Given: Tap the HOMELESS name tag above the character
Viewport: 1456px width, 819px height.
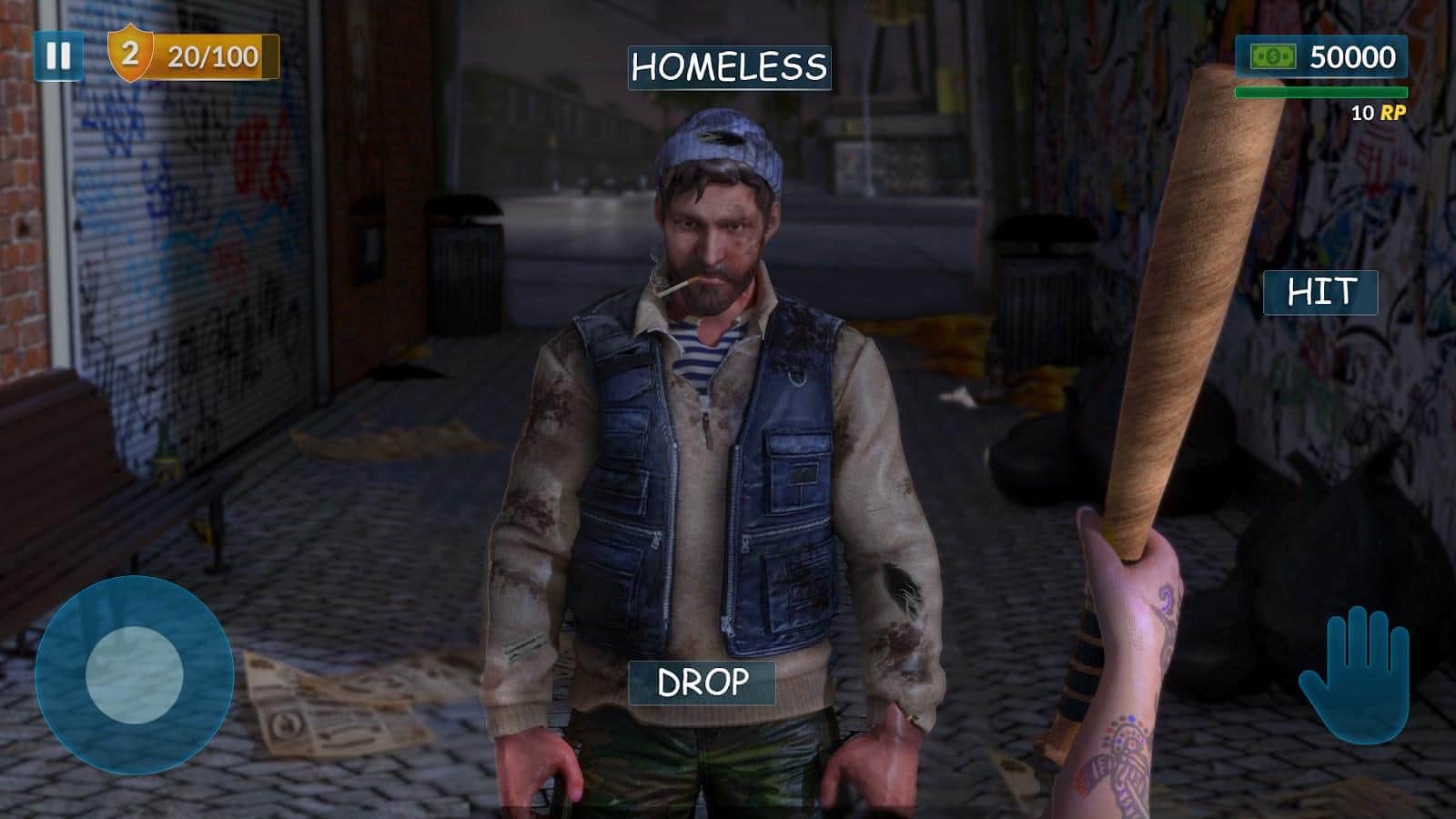Looking at the screenshot, I should click(728, 66).
